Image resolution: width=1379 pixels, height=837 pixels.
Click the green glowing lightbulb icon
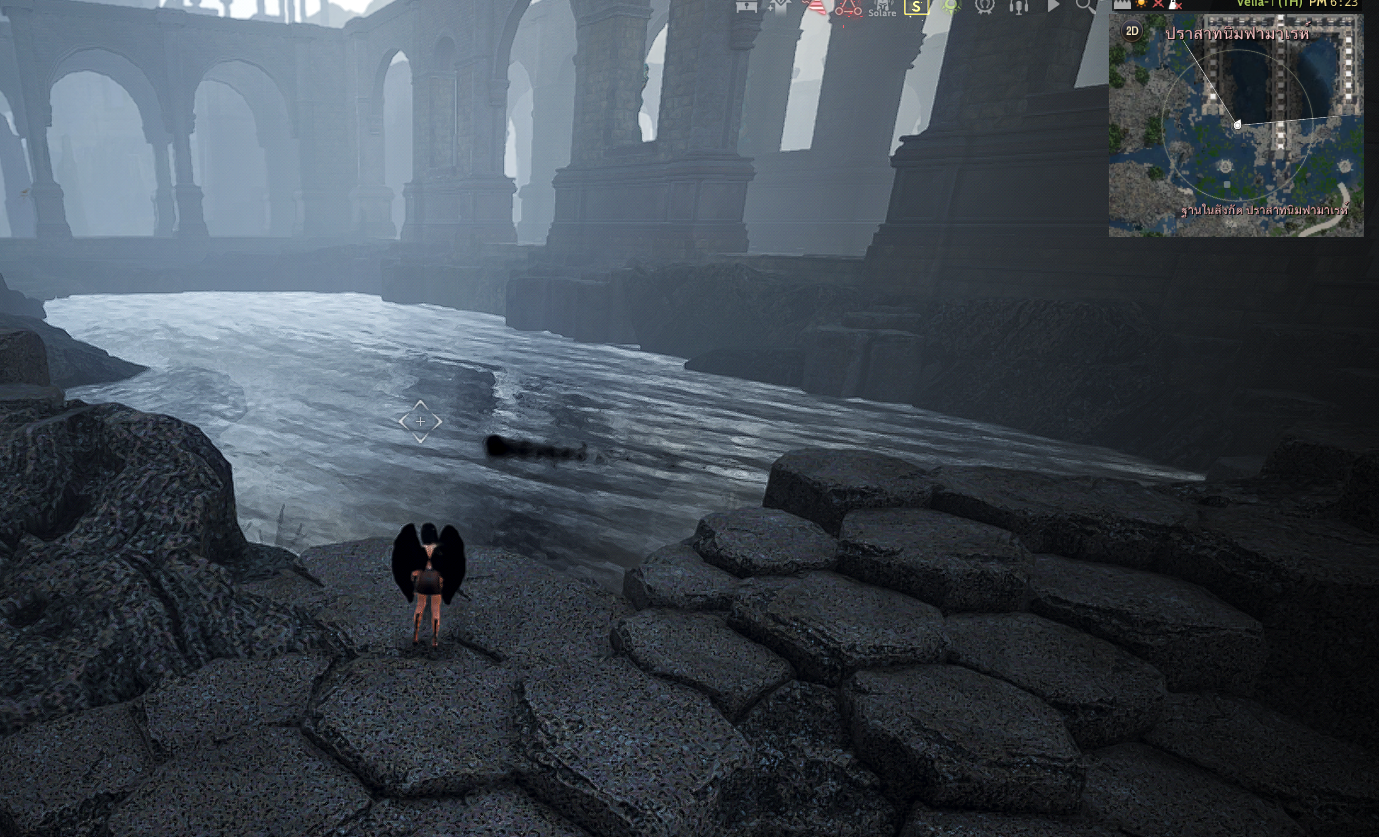[950, 6]
